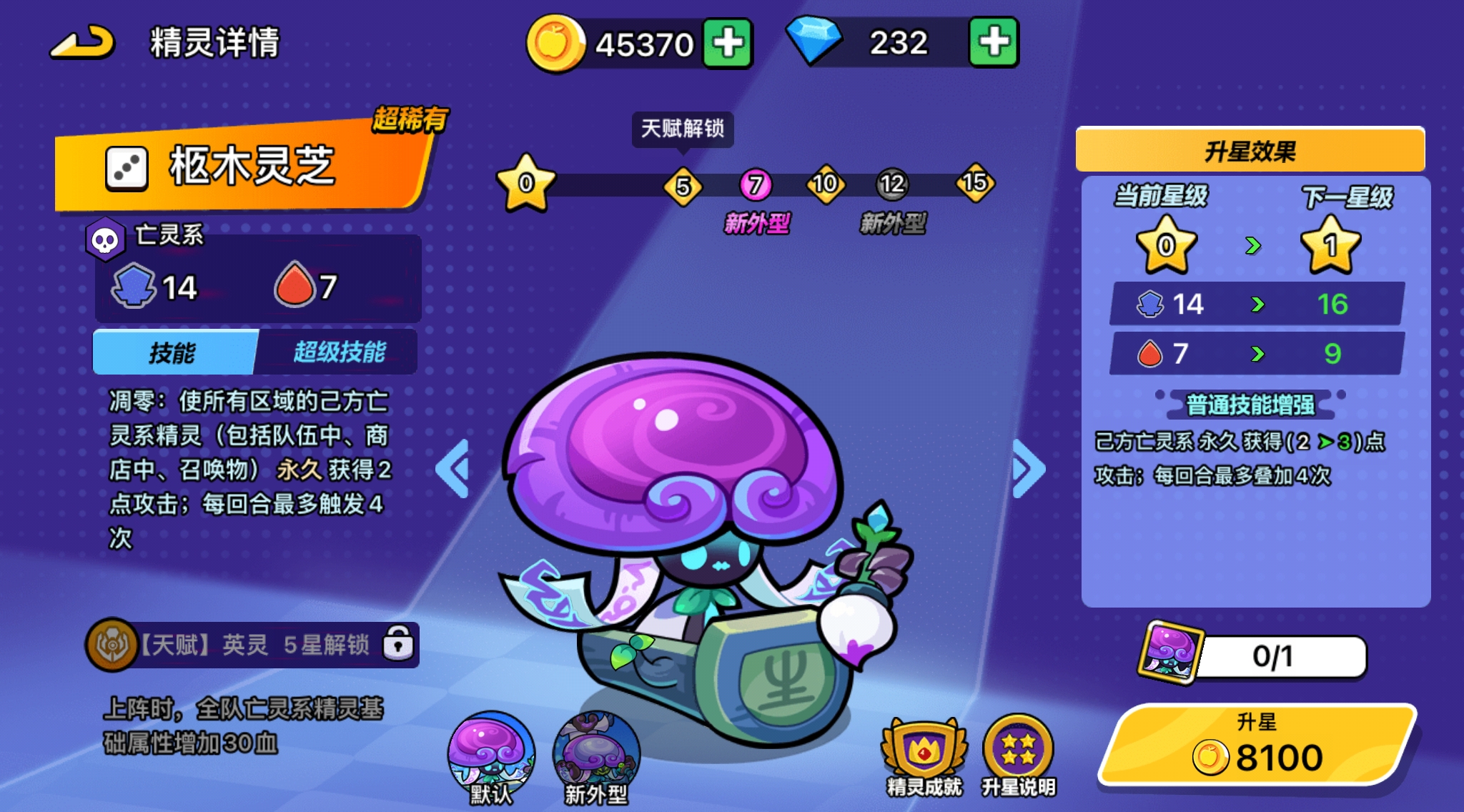Show the next spirit
Image resolution: width=1464 pixels, height=812 pixels.
[1028, 469]
